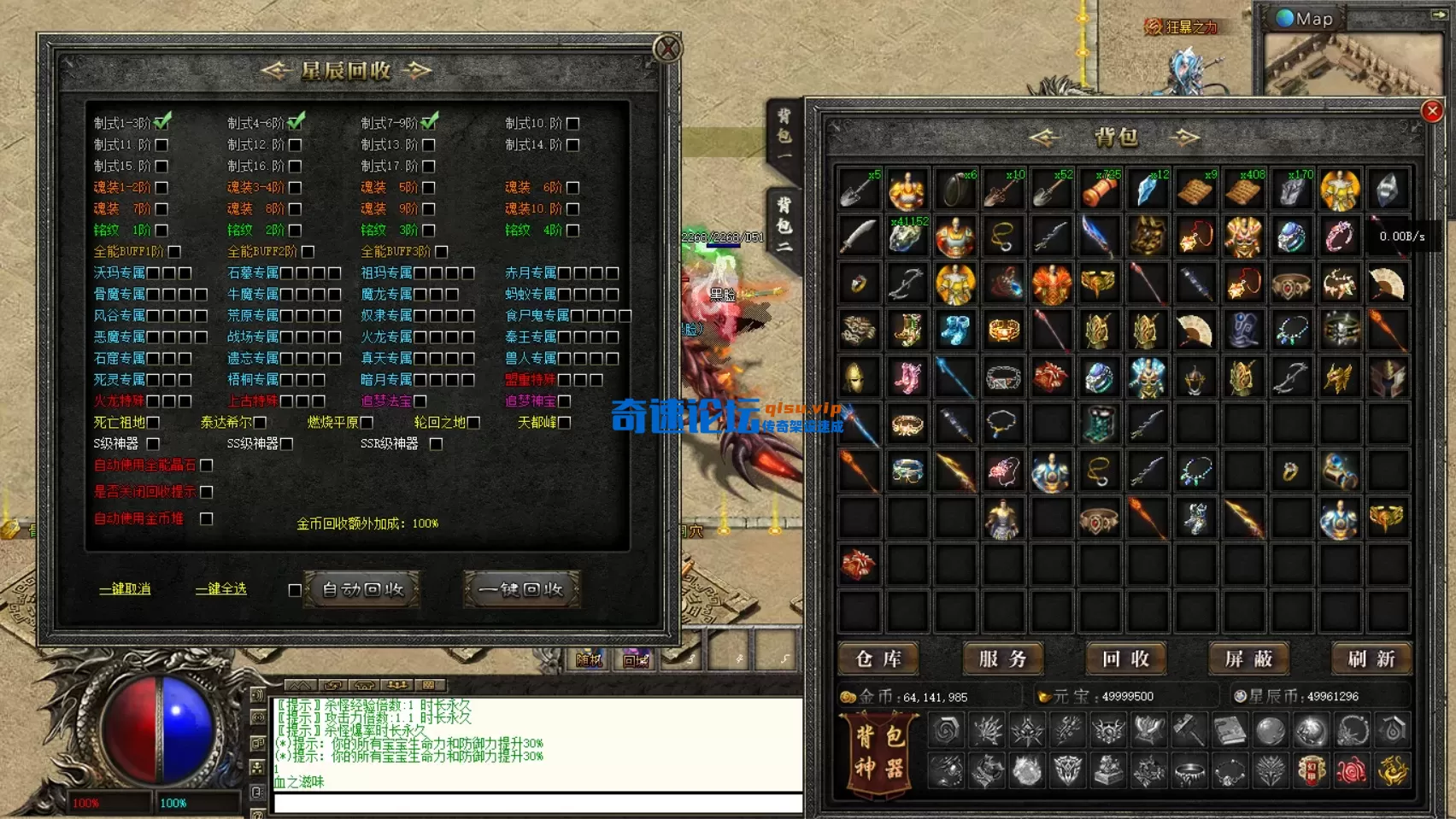Check the SSR级神器 box

(x=436, y=444)
